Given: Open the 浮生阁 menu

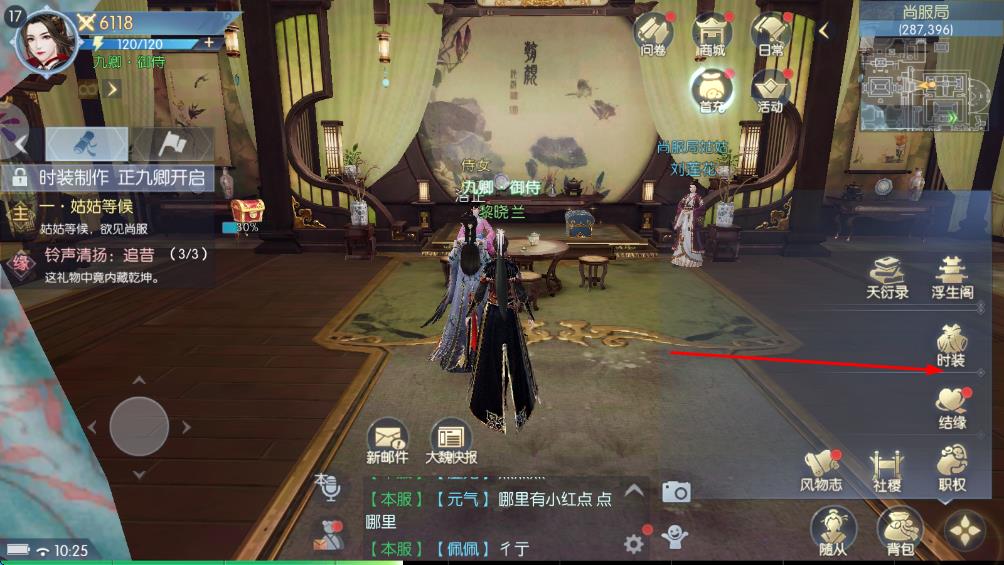Looking at the screenshot, I should pos(952,276).
